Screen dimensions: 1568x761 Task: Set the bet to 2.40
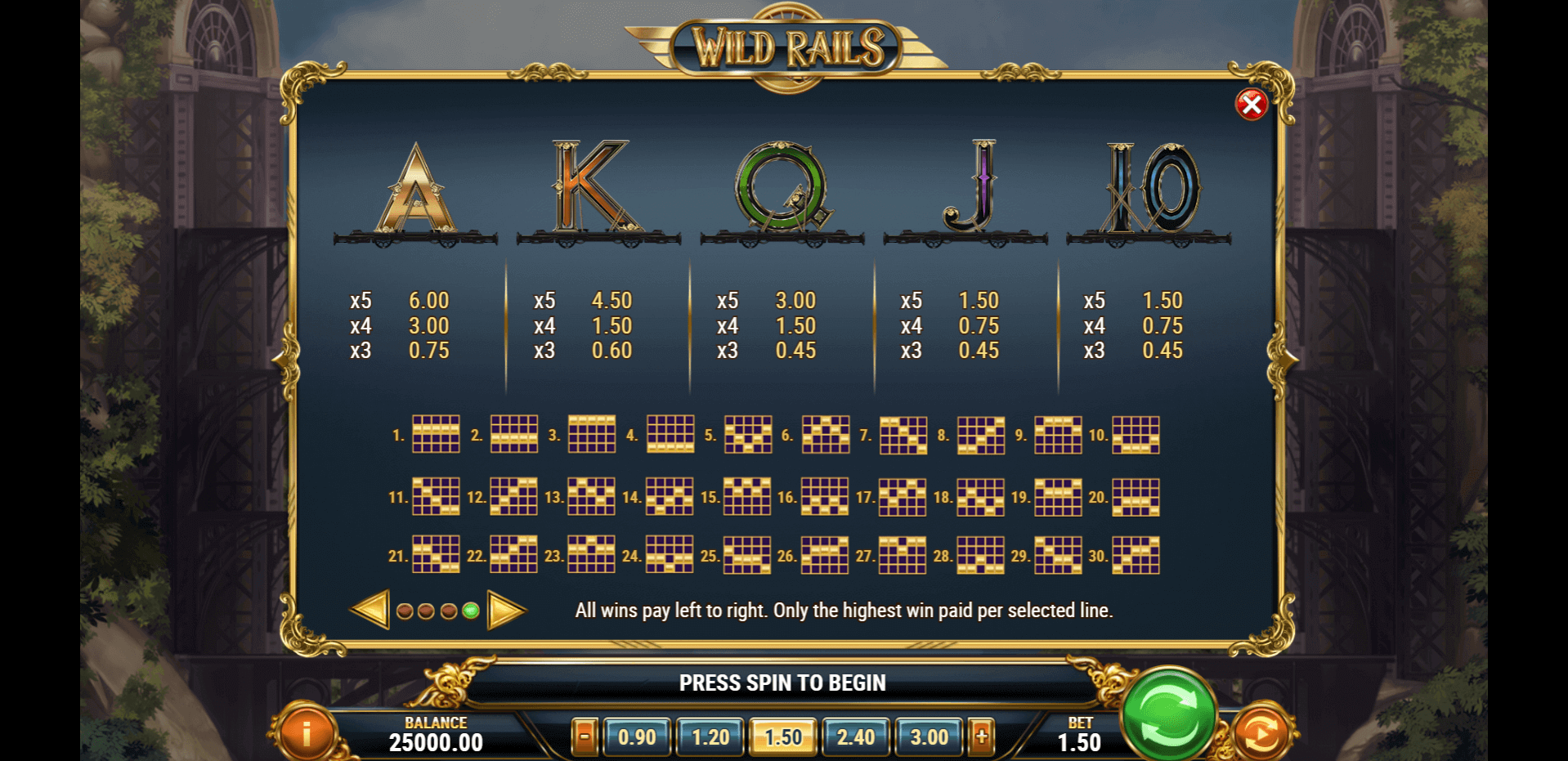[855, 736]
